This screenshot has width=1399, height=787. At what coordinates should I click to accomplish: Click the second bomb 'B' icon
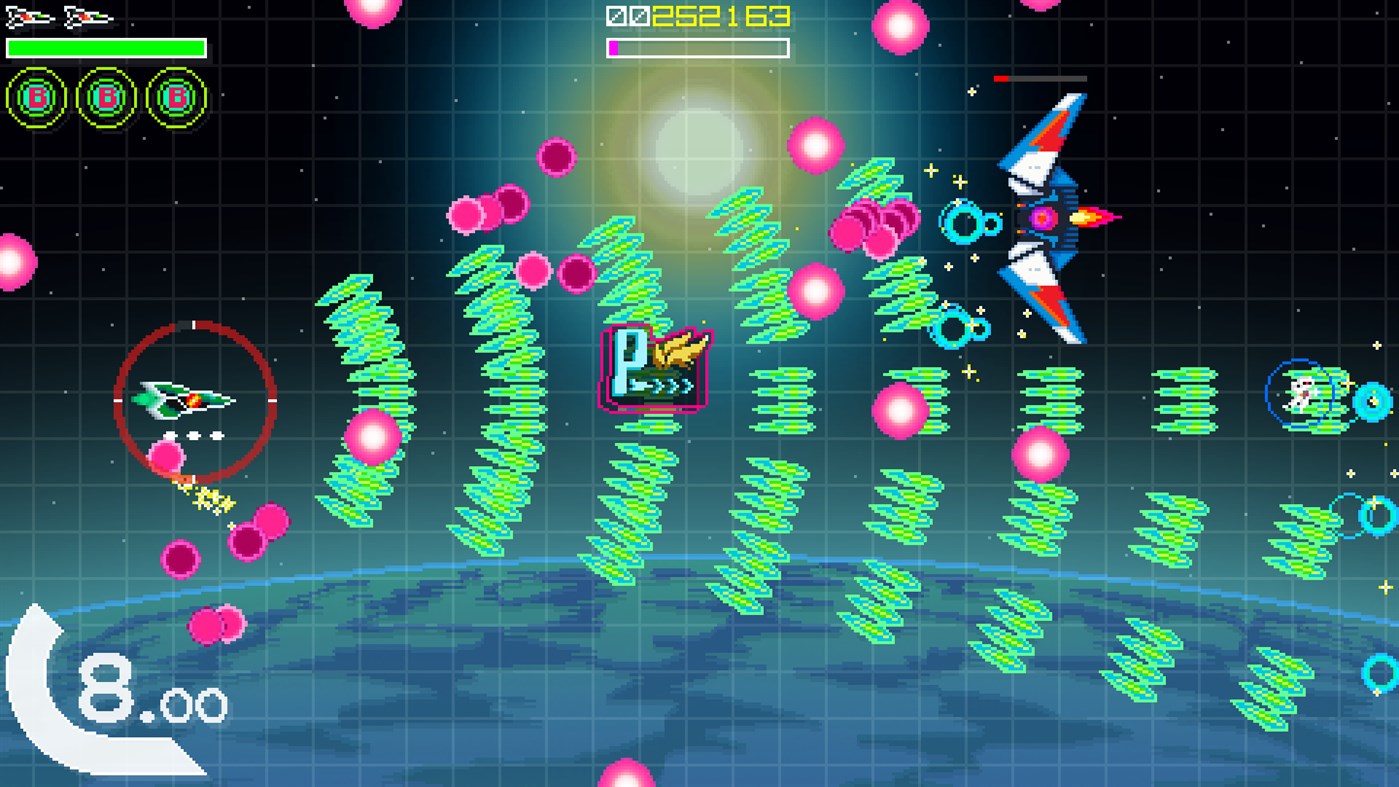coord(106,96)
